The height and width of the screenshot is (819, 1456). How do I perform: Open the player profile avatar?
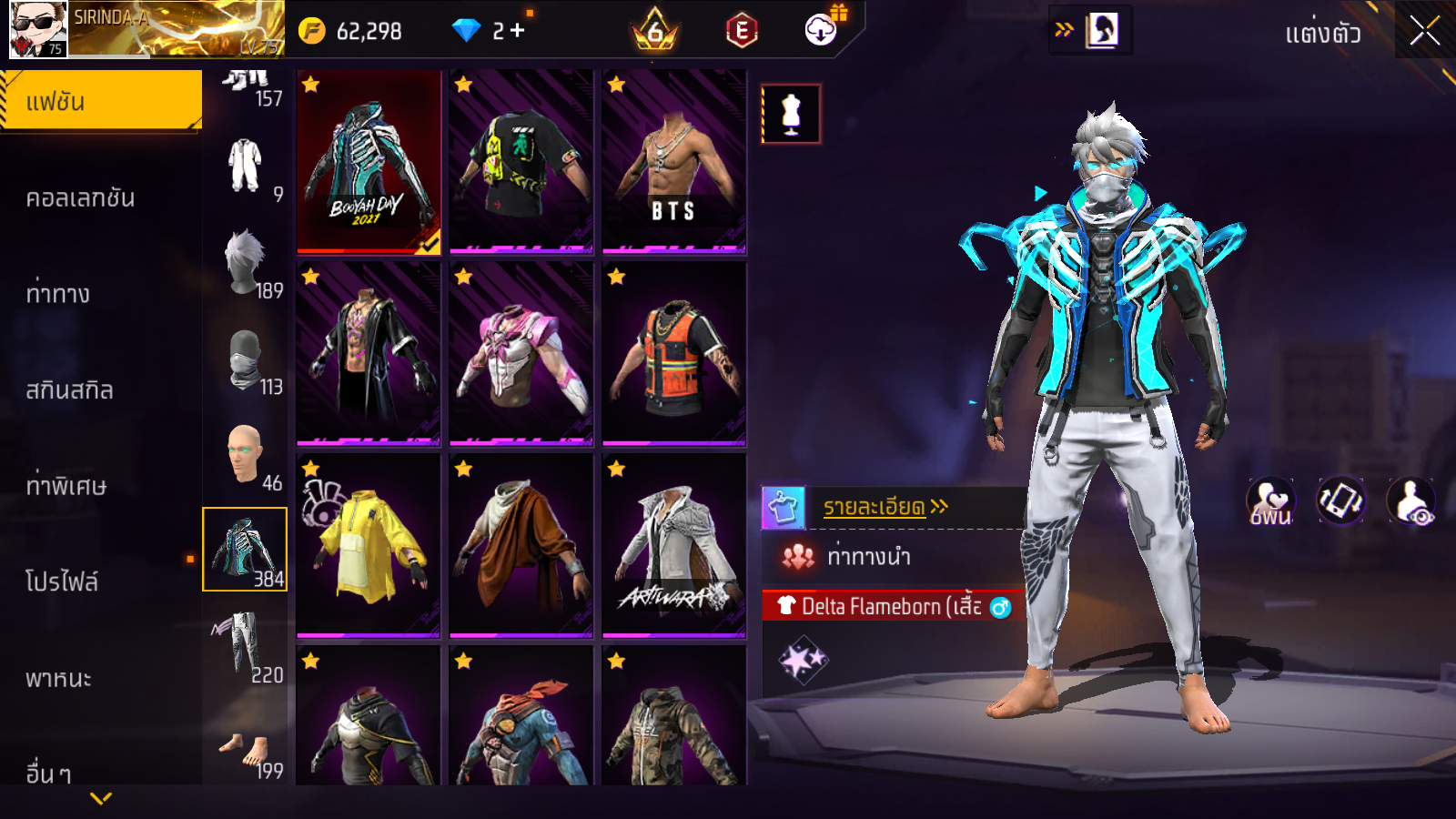38,30
